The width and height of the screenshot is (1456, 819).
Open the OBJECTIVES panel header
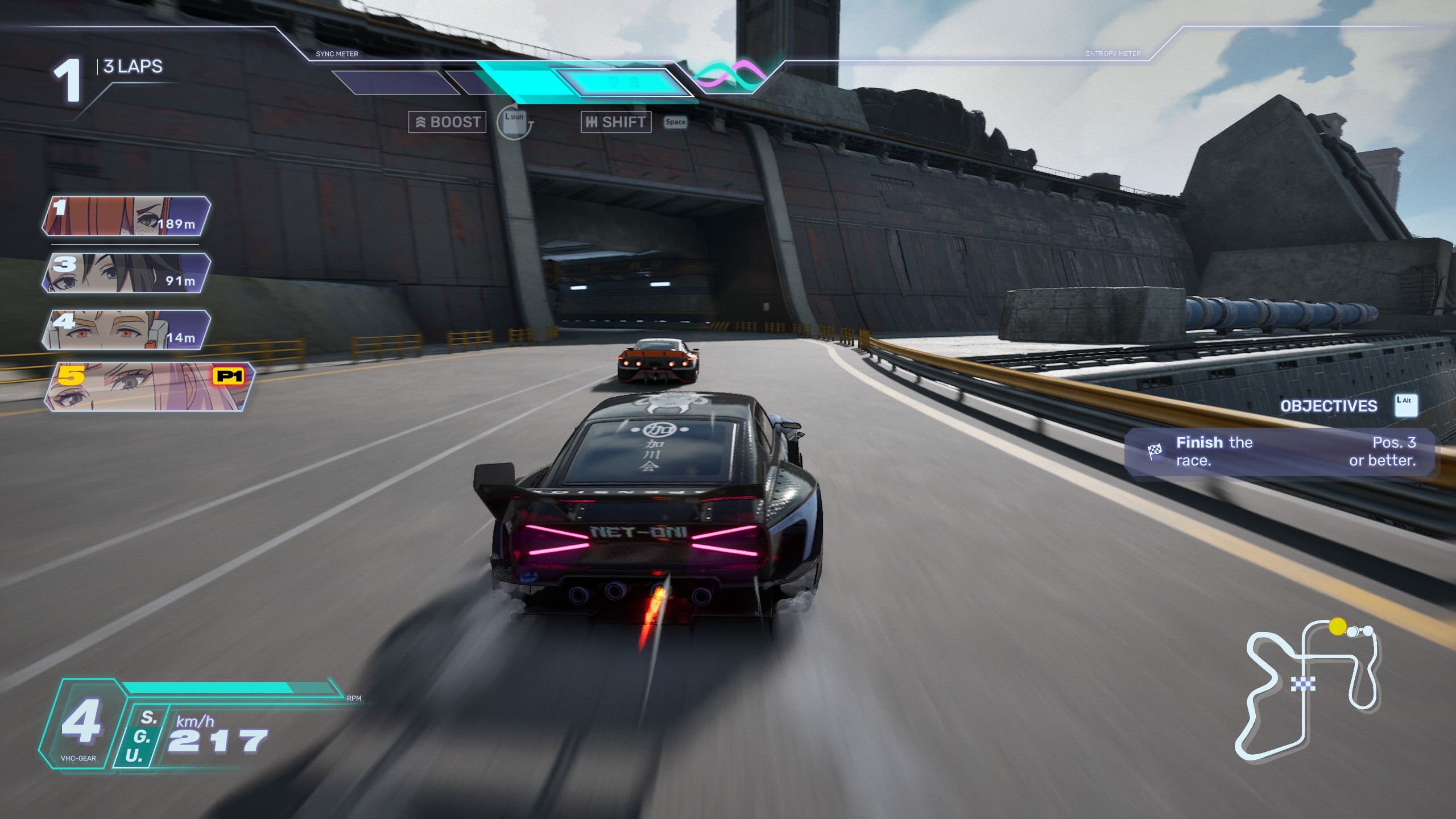[x=1329, y=406]
